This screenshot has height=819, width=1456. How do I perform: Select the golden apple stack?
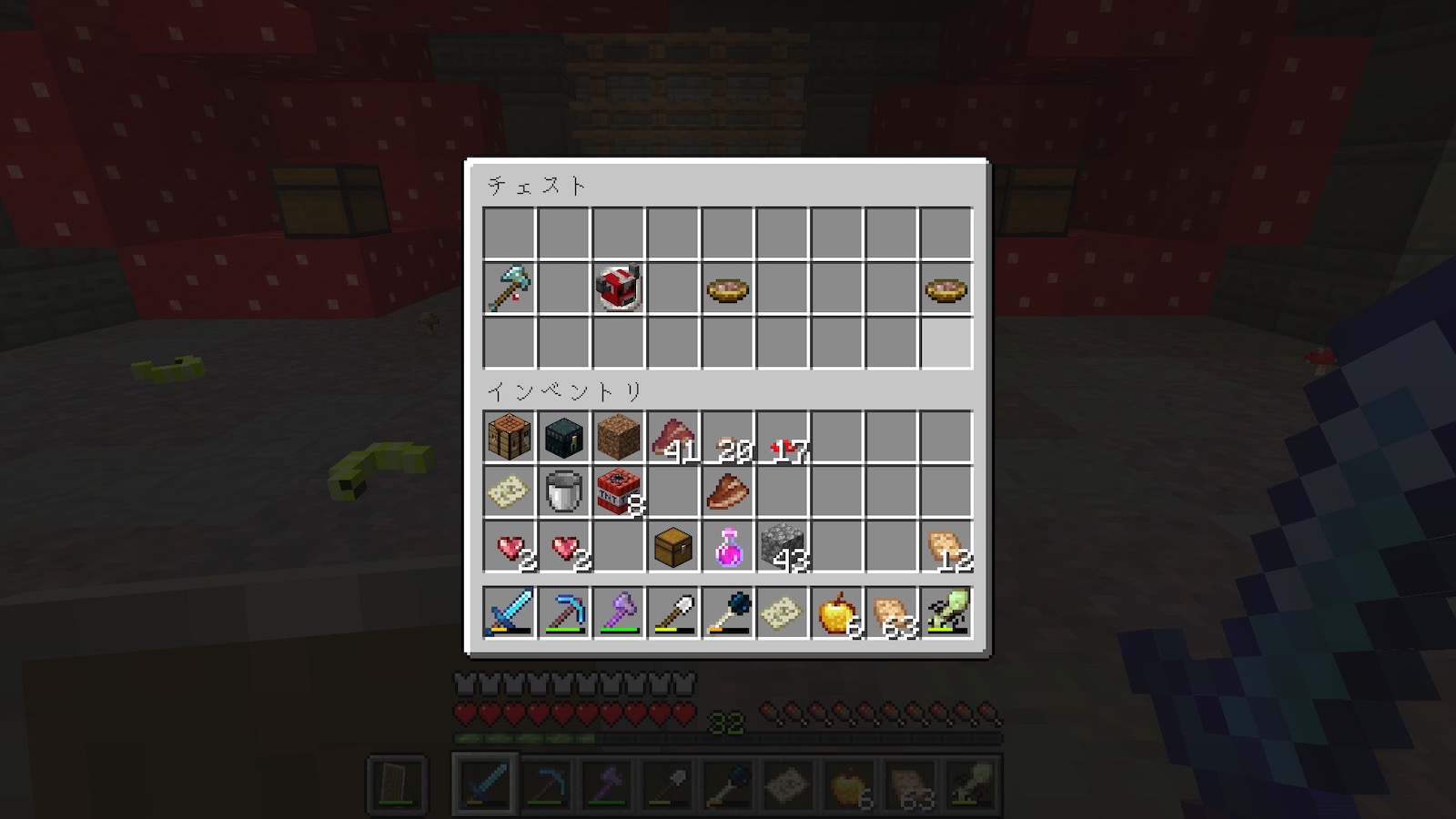[836, 612]
